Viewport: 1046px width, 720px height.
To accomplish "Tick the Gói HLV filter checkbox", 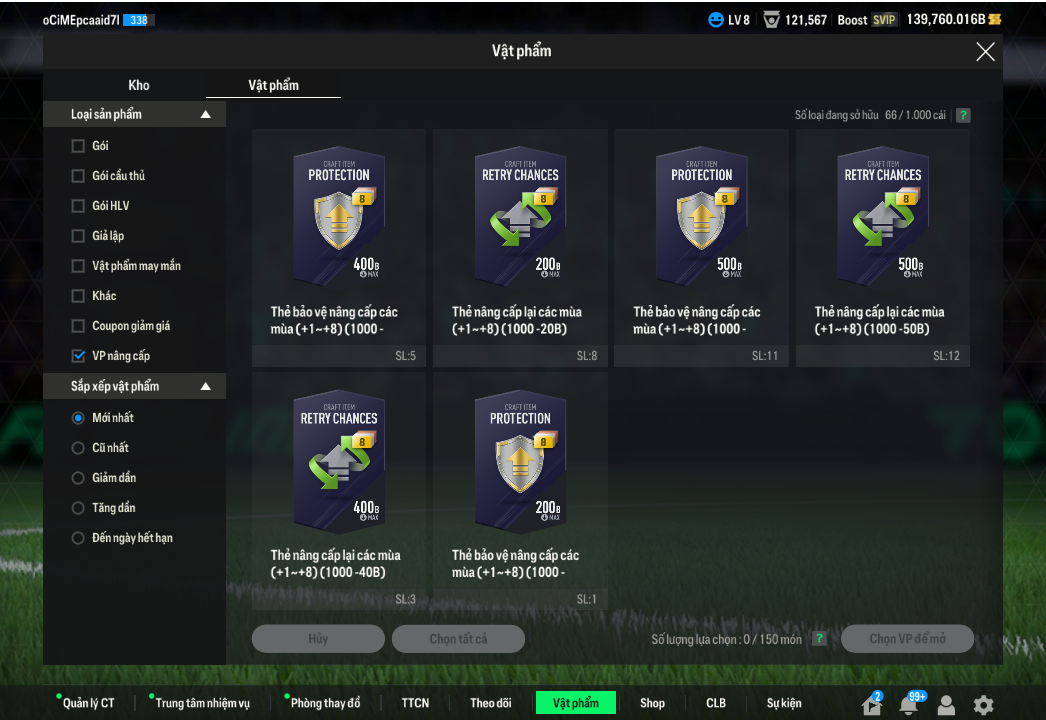I will tap(78, 206).
